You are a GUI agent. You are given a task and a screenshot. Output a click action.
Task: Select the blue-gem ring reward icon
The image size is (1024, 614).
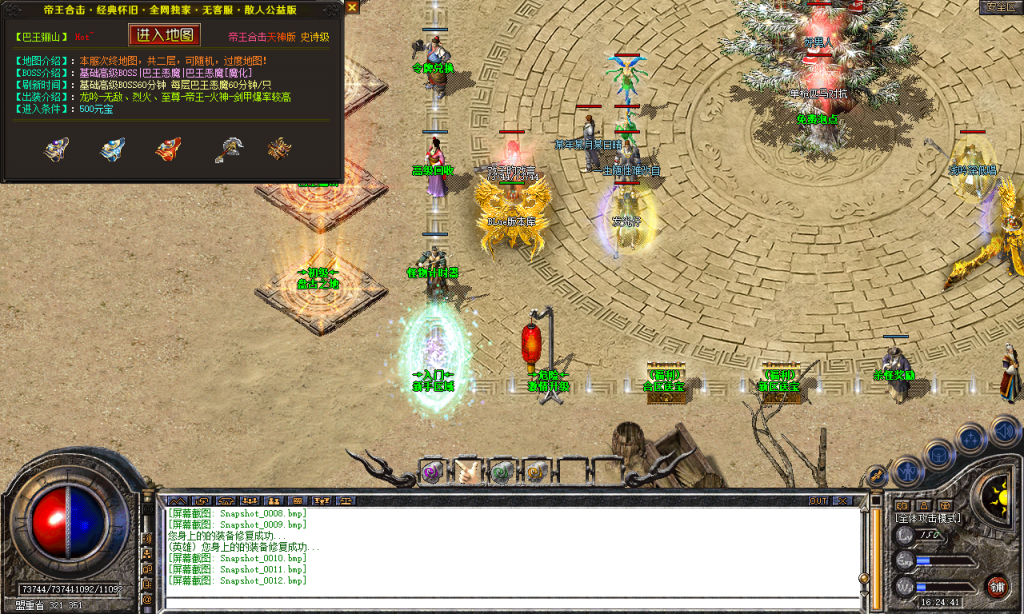[x=112, y=150]
